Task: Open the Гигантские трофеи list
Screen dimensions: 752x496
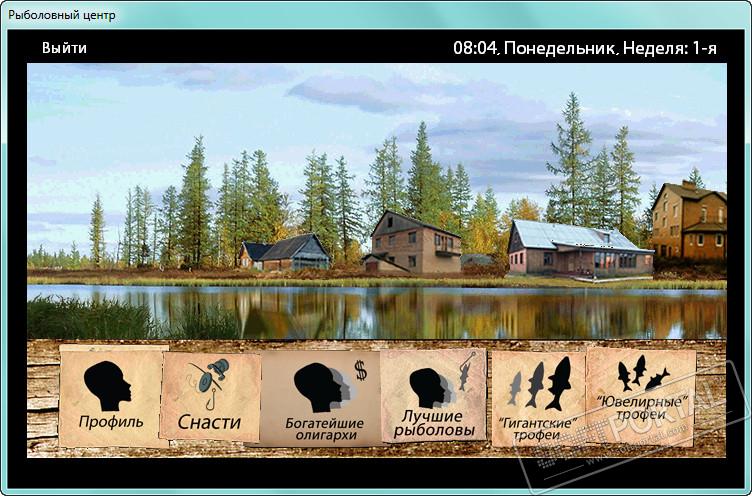Action: pos(538,399)
